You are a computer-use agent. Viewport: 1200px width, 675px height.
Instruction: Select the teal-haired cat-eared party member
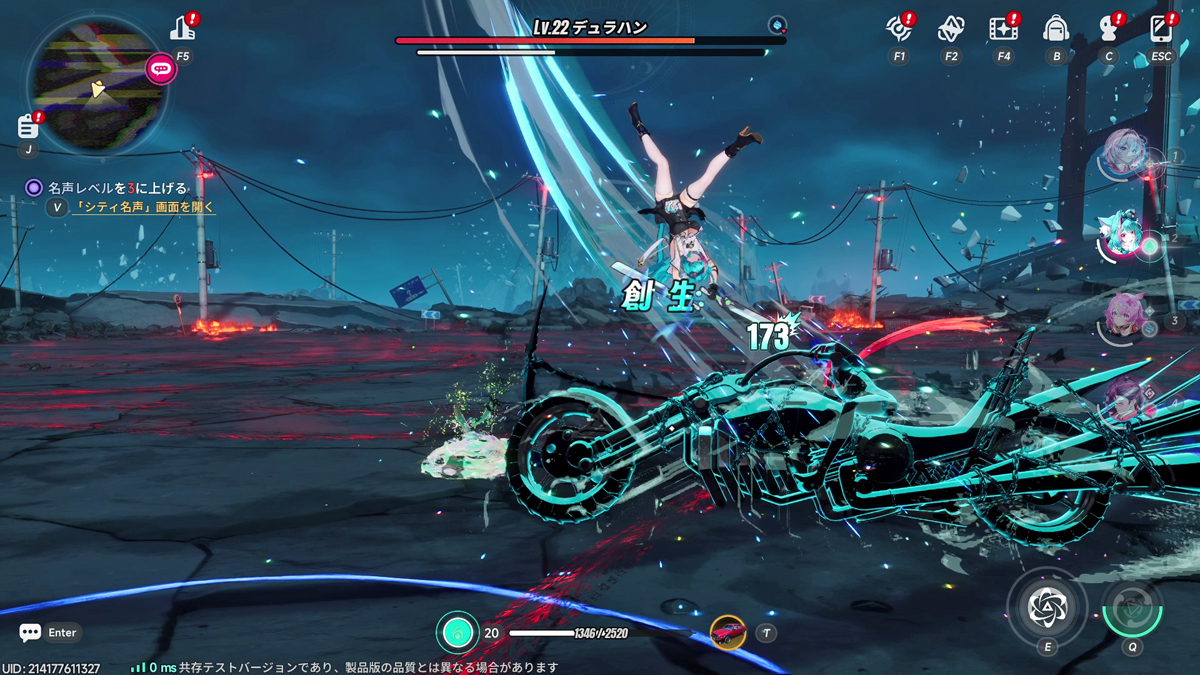(x=1123, y=237)
